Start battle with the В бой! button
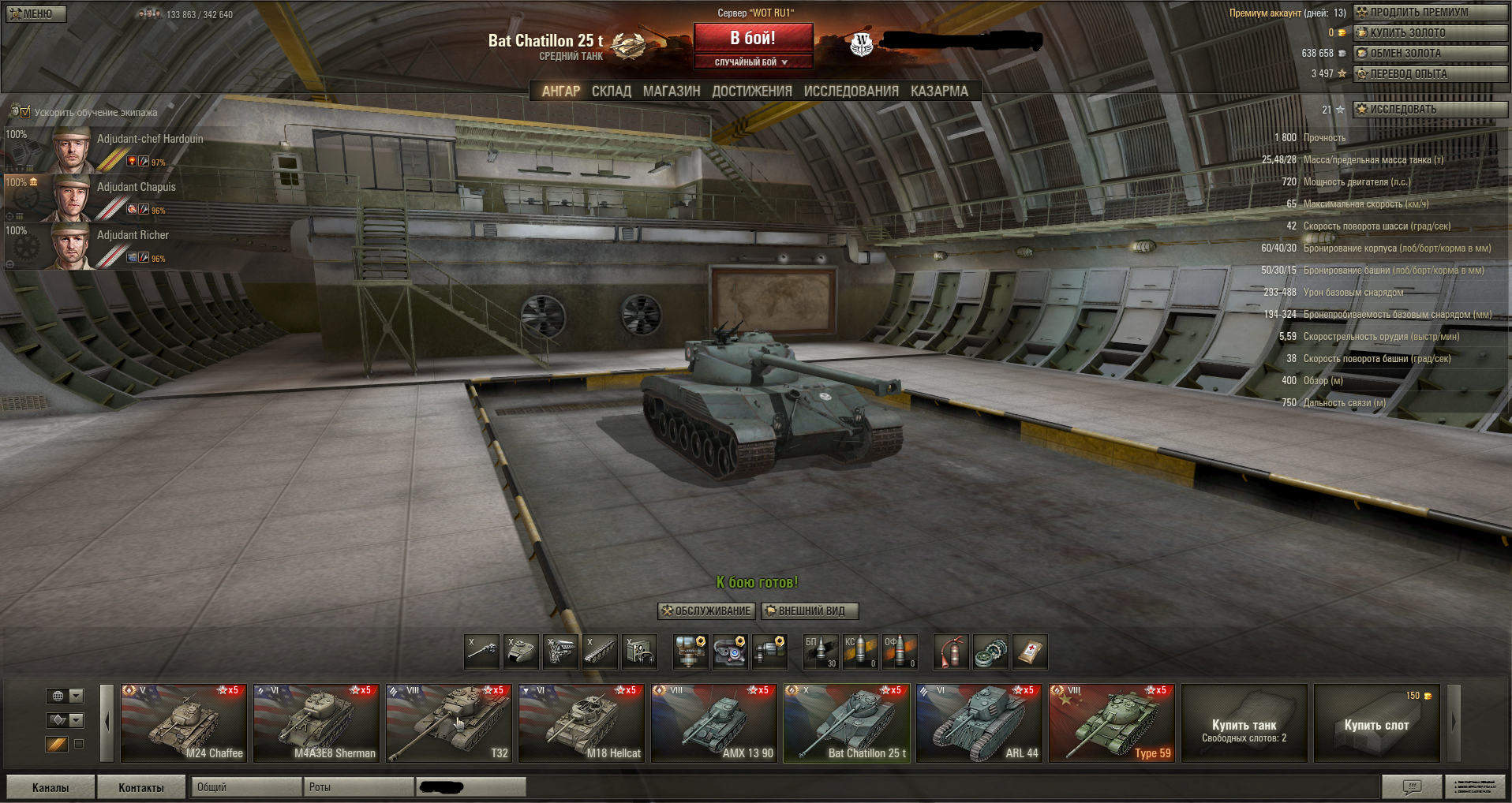 [753, 38]
